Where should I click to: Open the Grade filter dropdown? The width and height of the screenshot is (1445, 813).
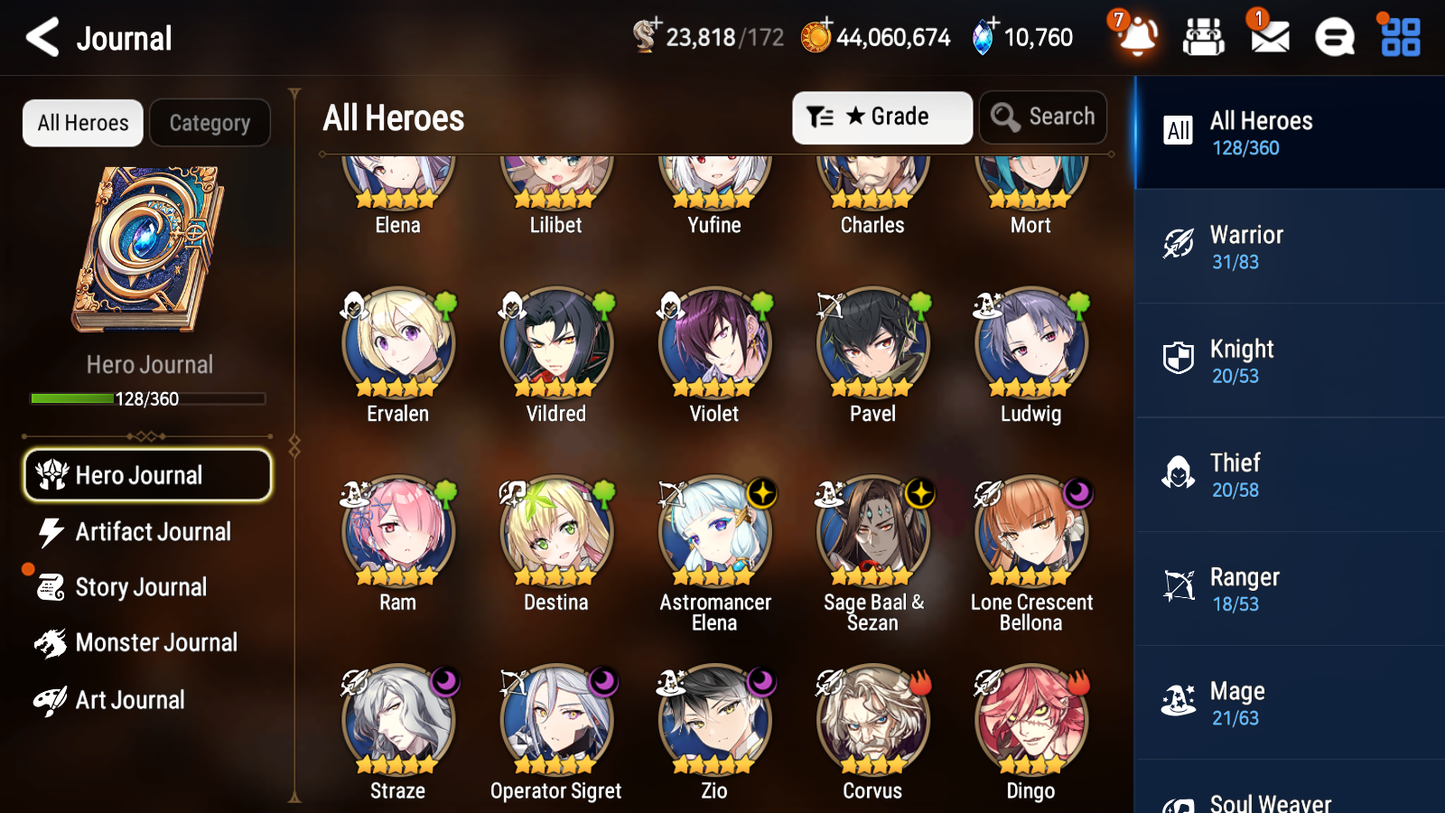click(x=882, y=117)
